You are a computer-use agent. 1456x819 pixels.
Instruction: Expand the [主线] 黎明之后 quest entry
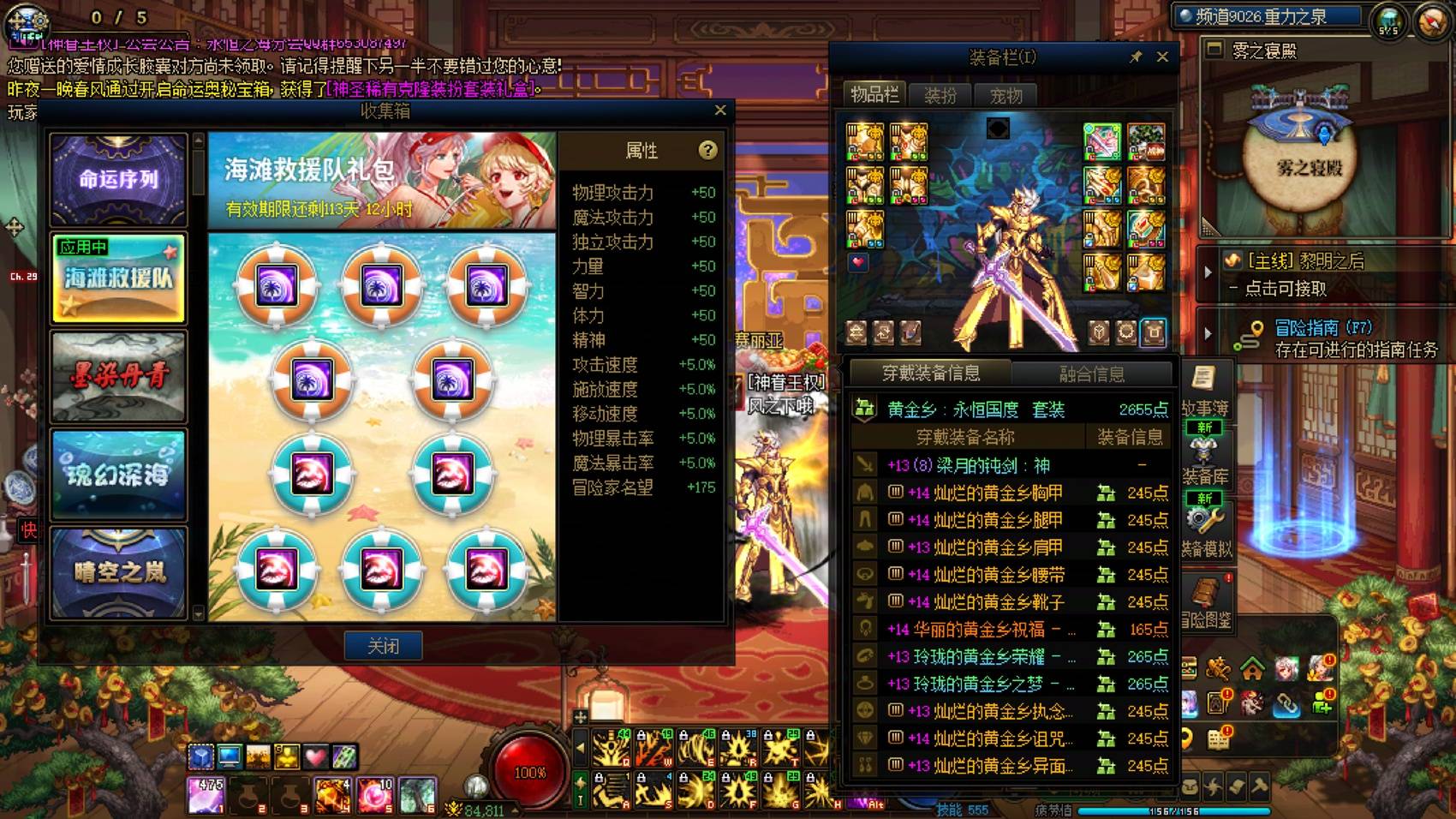point(1209,270)
